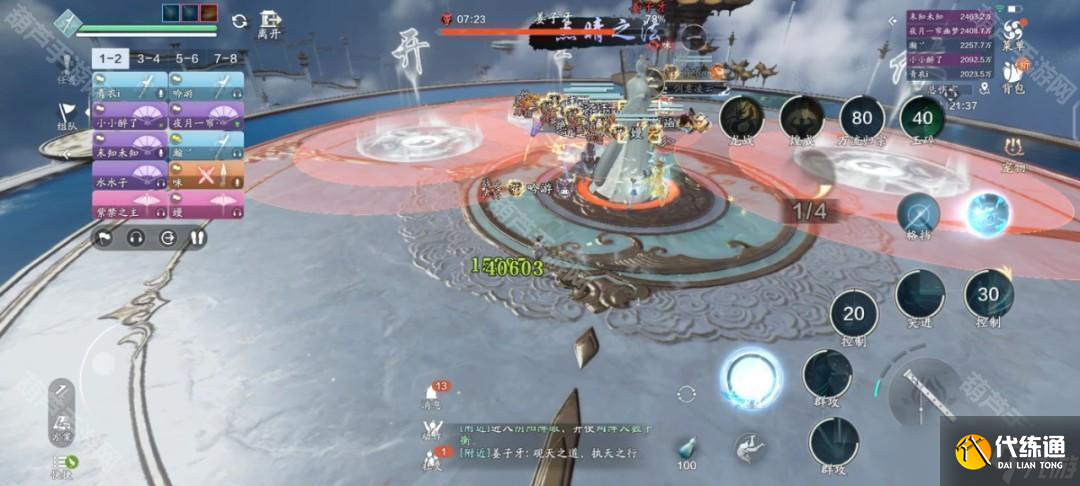The width and height of the screenshot is (1080, 486).
Task: Open the 宠物 pet button
Action: coord(1012,155)
